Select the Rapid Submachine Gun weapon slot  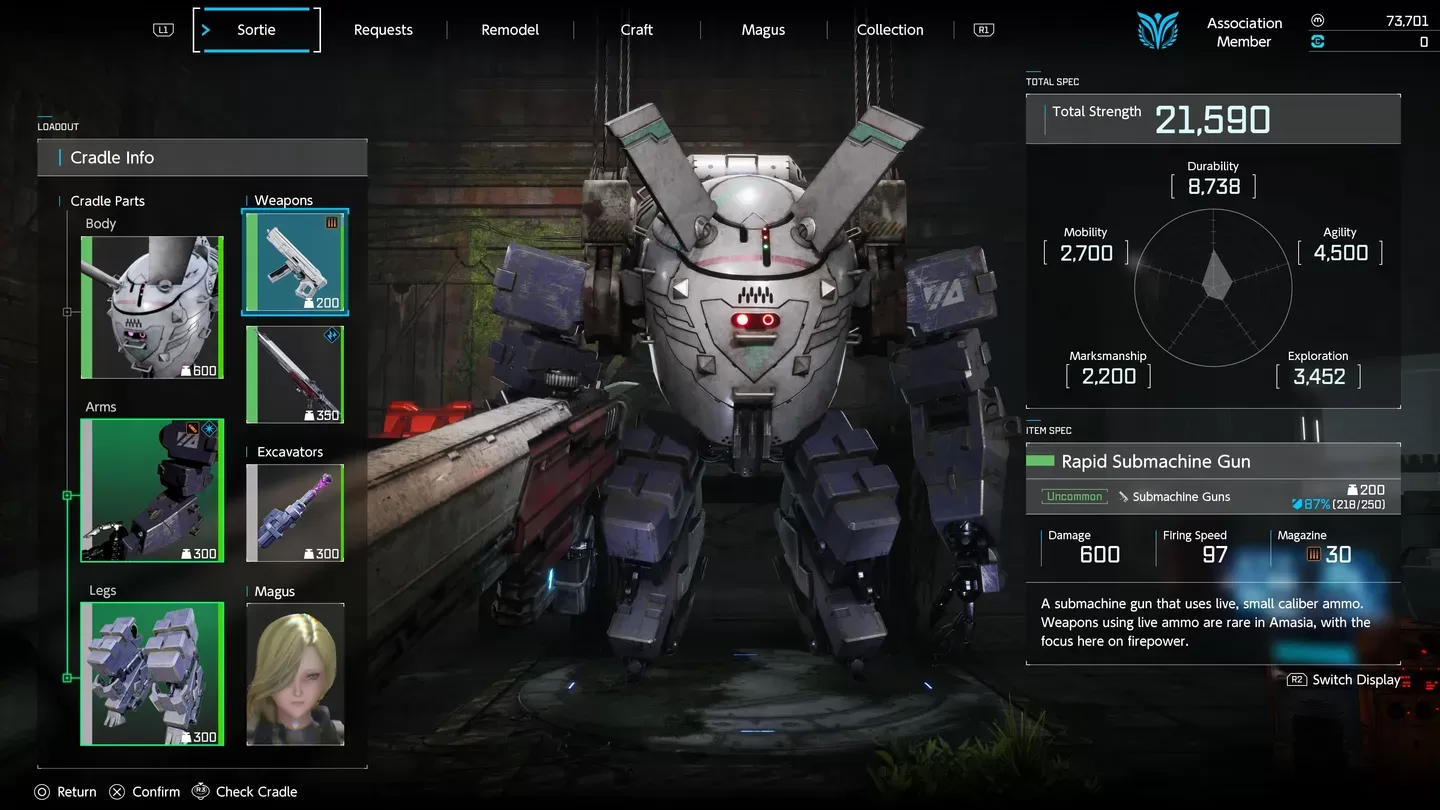(x=295, y=262)
